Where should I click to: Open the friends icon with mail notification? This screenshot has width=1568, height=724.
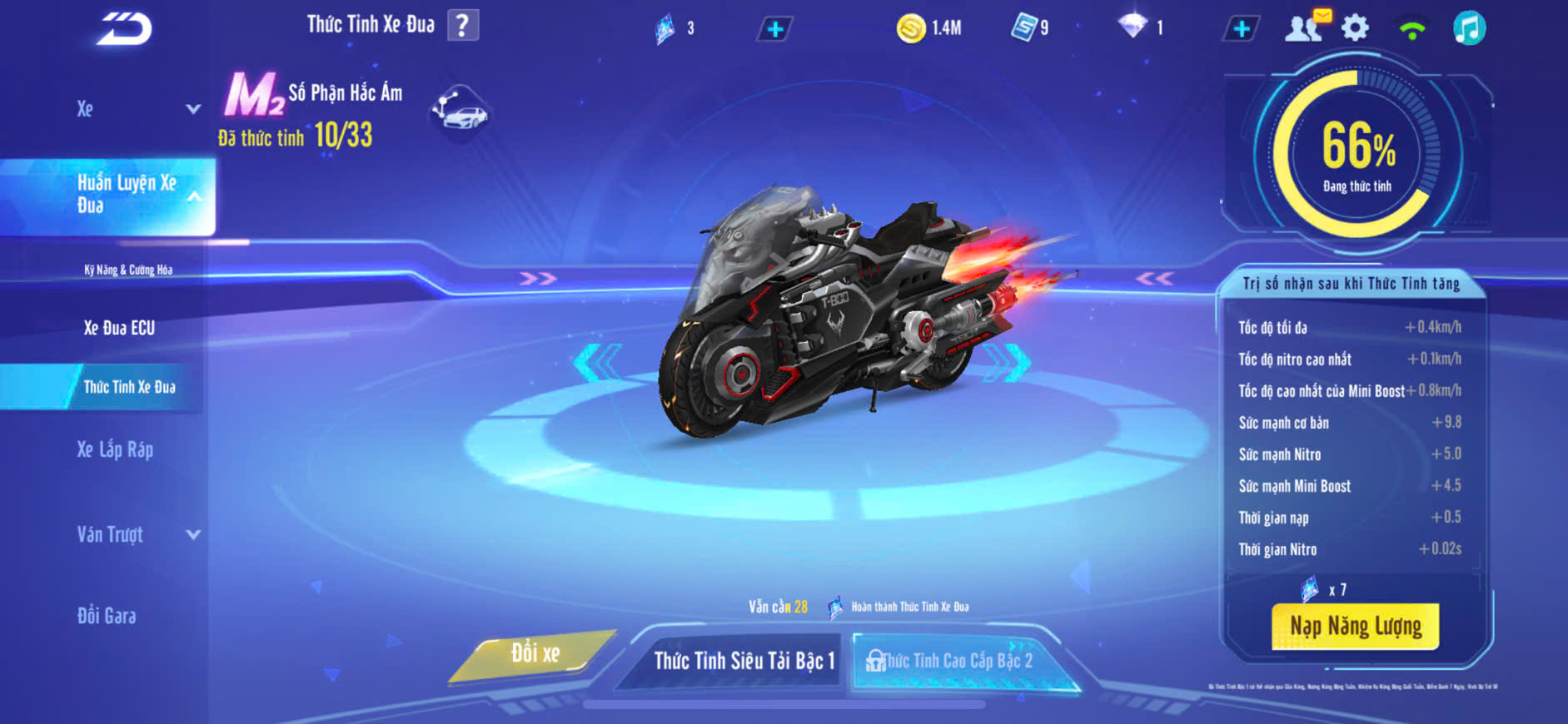tap(1305, 27)
